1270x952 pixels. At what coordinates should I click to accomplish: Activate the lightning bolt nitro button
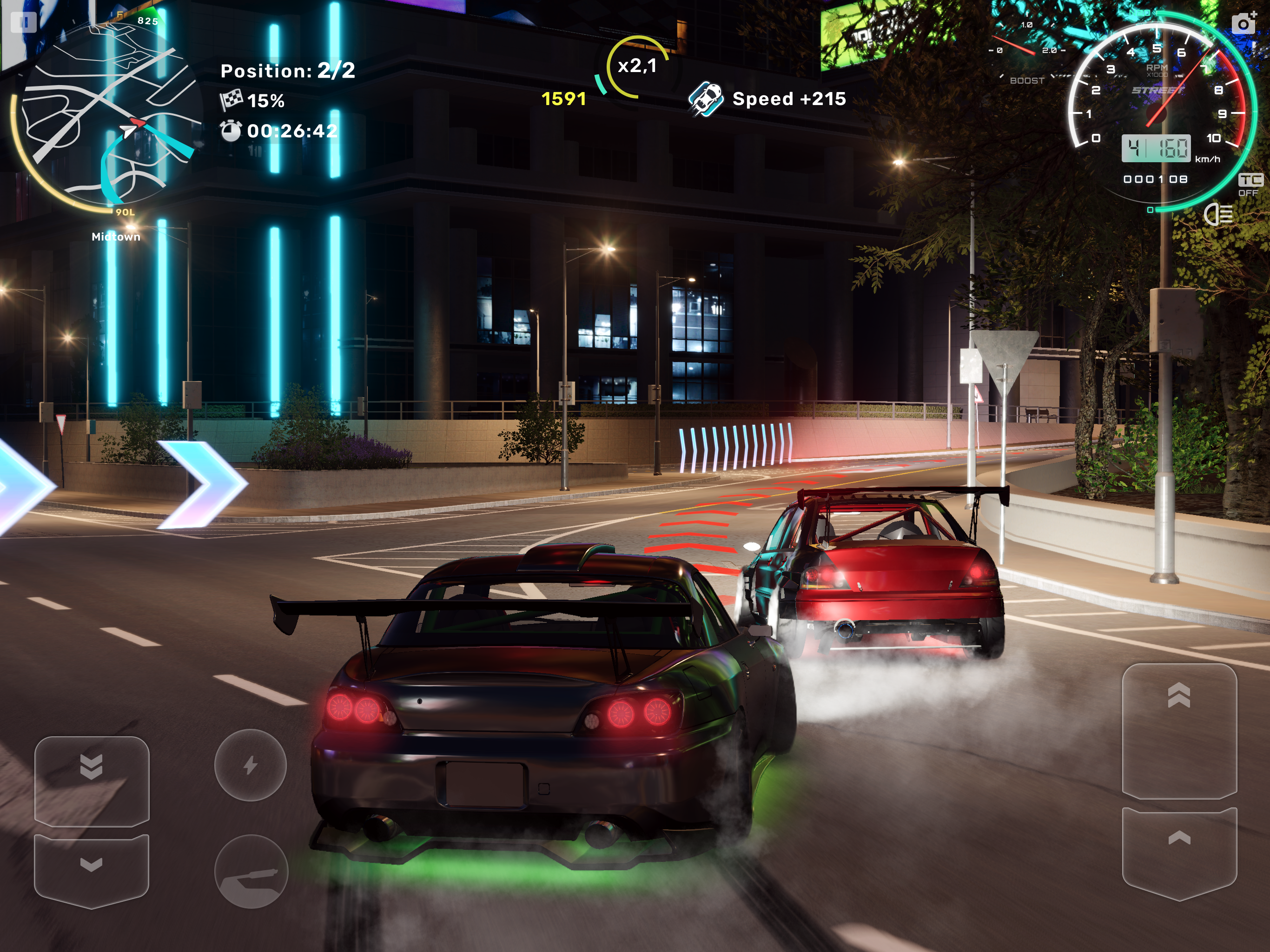[250, 765]
